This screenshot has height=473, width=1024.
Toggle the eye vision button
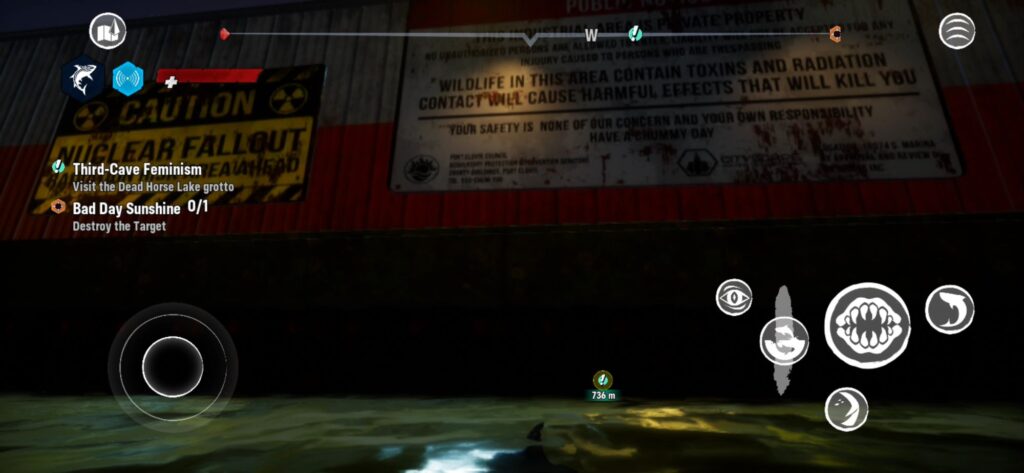point(734,297)
